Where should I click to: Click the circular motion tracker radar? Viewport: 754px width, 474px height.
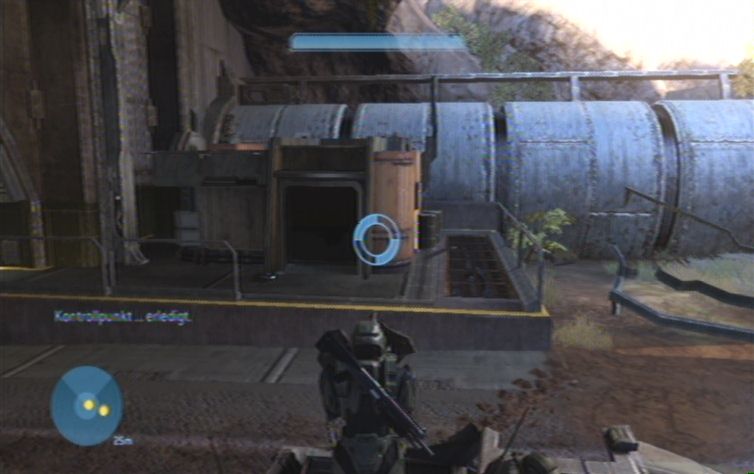[86, 405]
